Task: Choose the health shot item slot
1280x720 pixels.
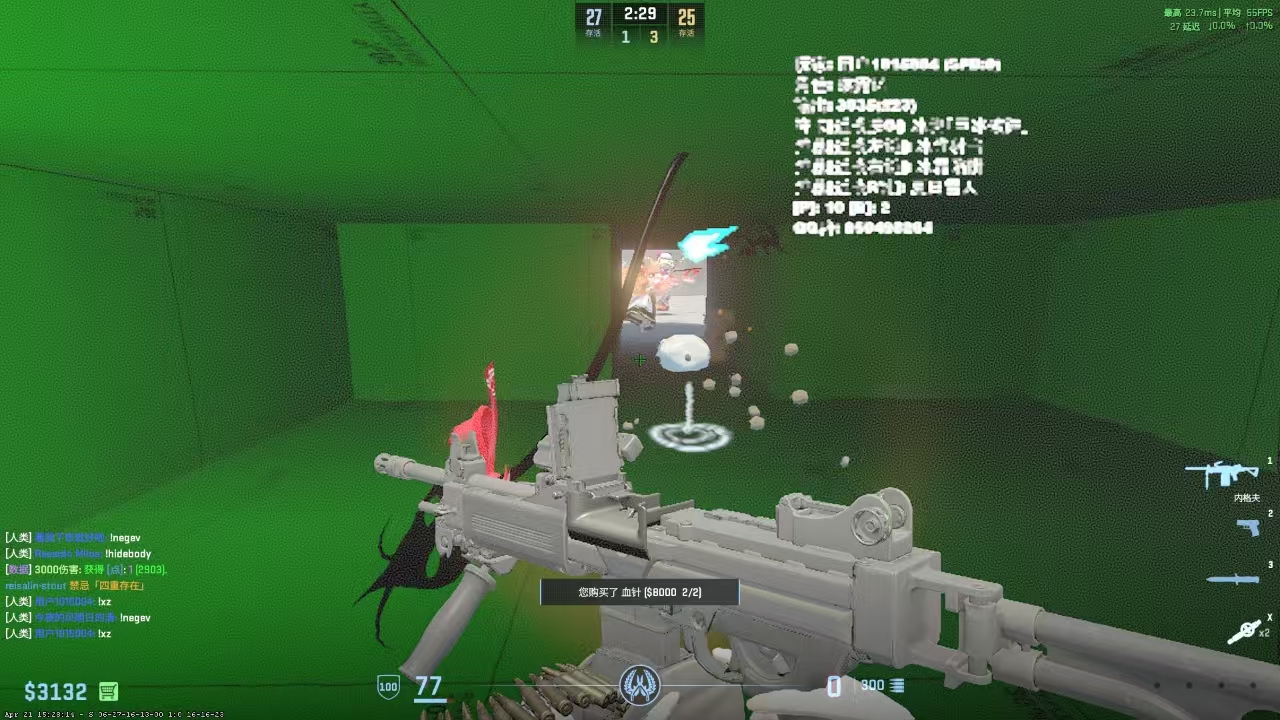Action: click(x=1244, y=631)
